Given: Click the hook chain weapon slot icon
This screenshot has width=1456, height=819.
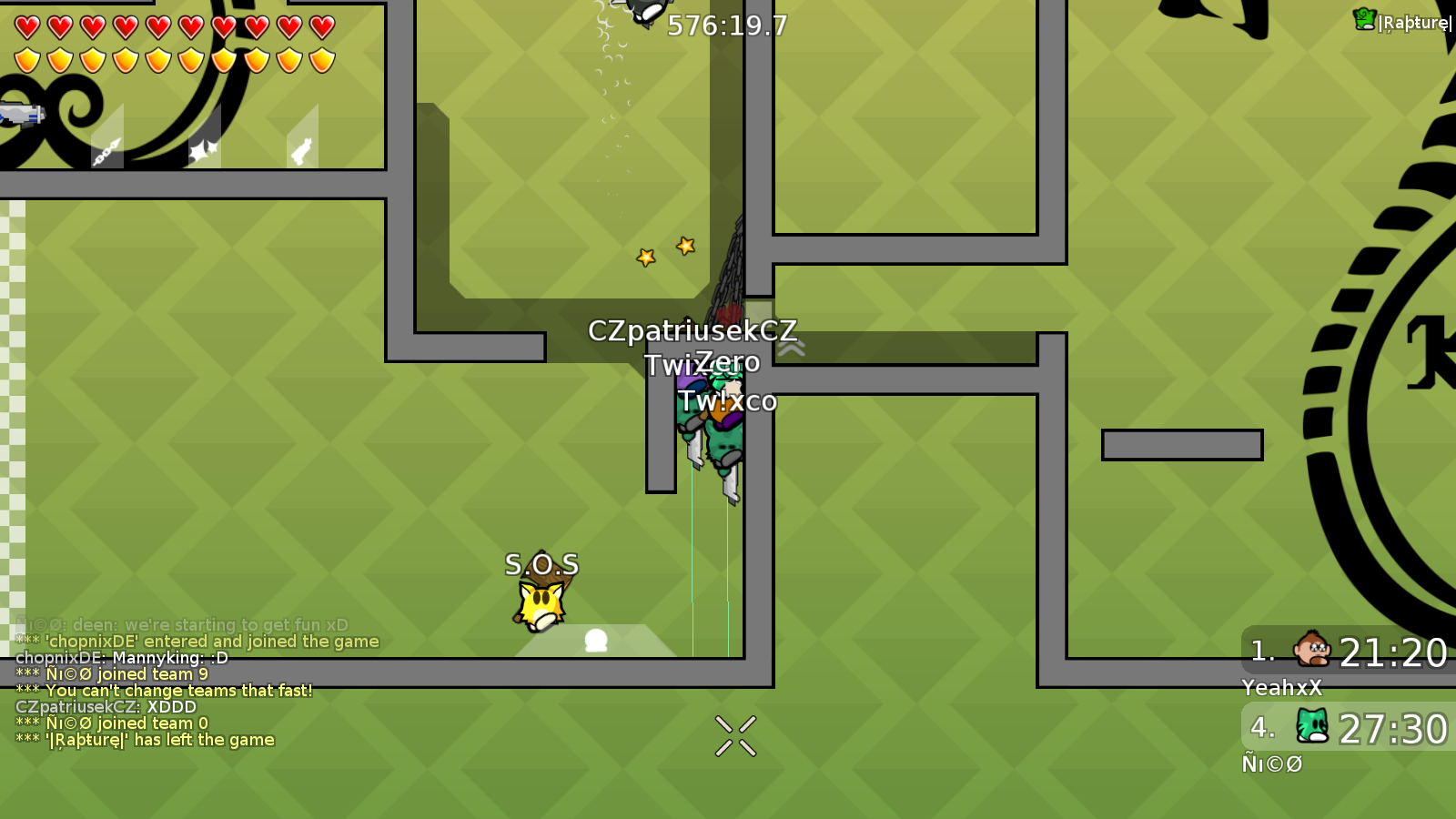Looking at the screenshot, I should click(x=107, y=150).
